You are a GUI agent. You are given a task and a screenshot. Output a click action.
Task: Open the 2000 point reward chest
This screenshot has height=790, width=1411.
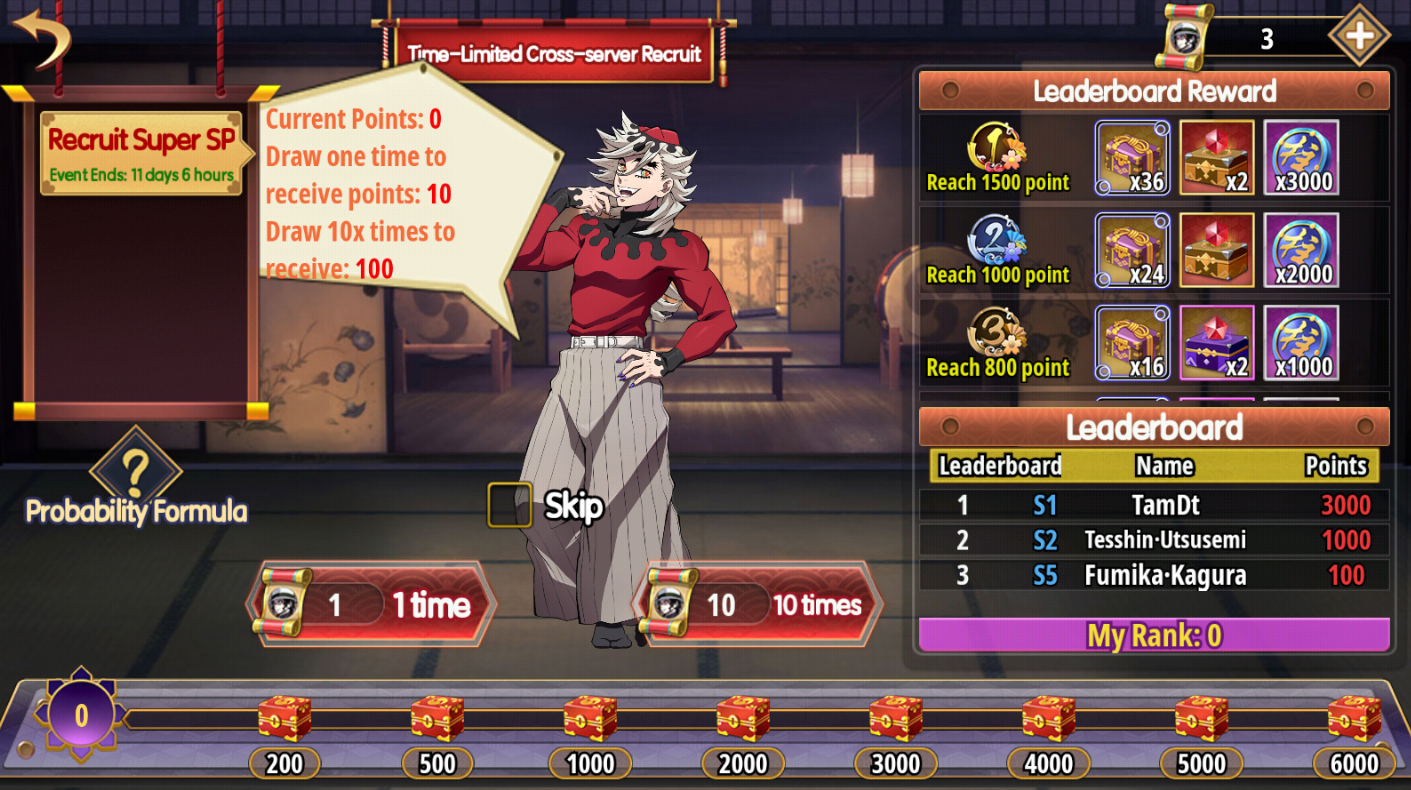[x=743, y=718]
